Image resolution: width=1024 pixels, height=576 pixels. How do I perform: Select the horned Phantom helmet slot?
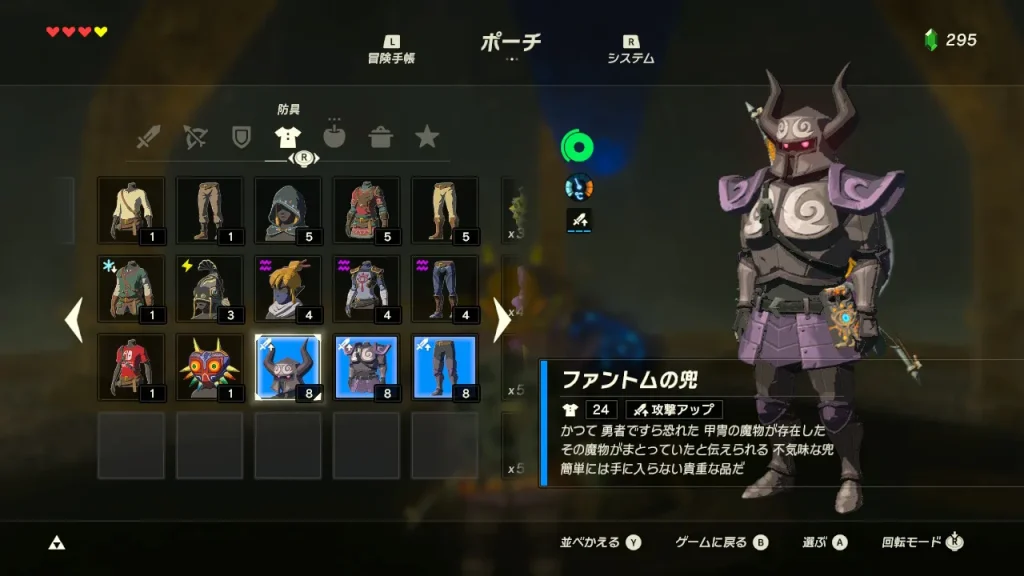pos(288,367)
